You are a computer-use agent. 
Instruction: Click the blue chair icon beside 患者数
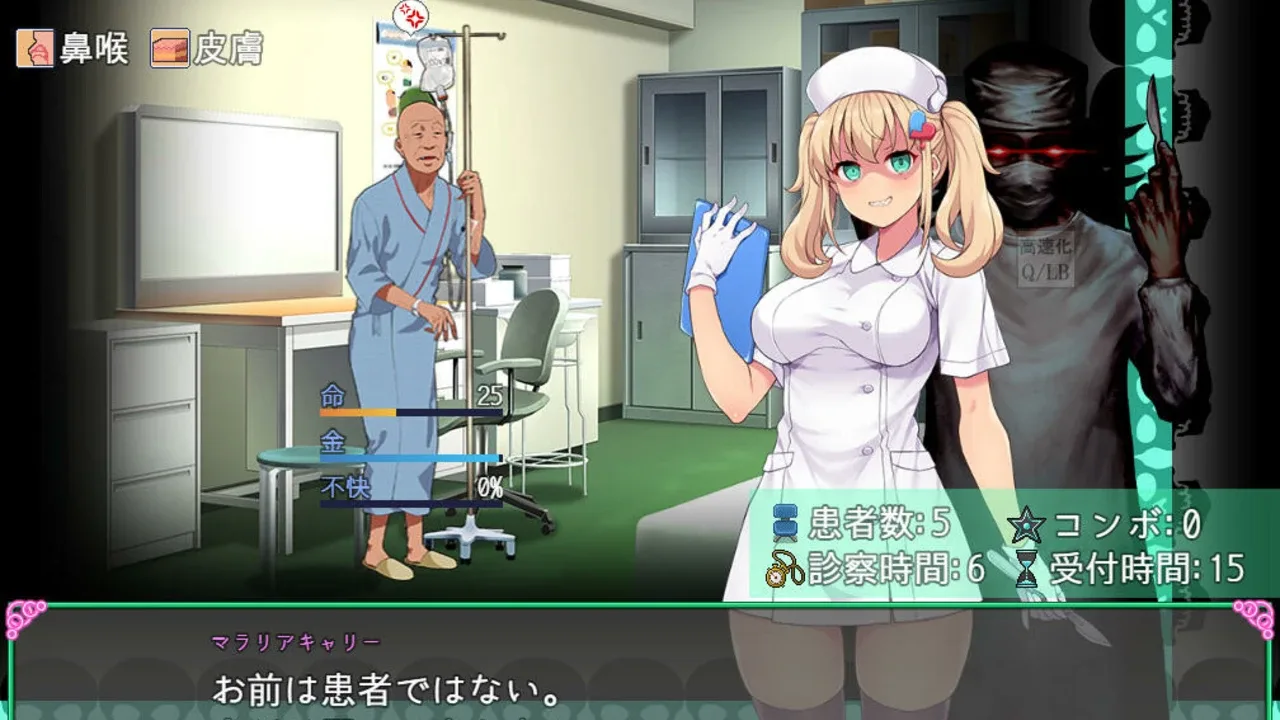click(x=785, y=521)
